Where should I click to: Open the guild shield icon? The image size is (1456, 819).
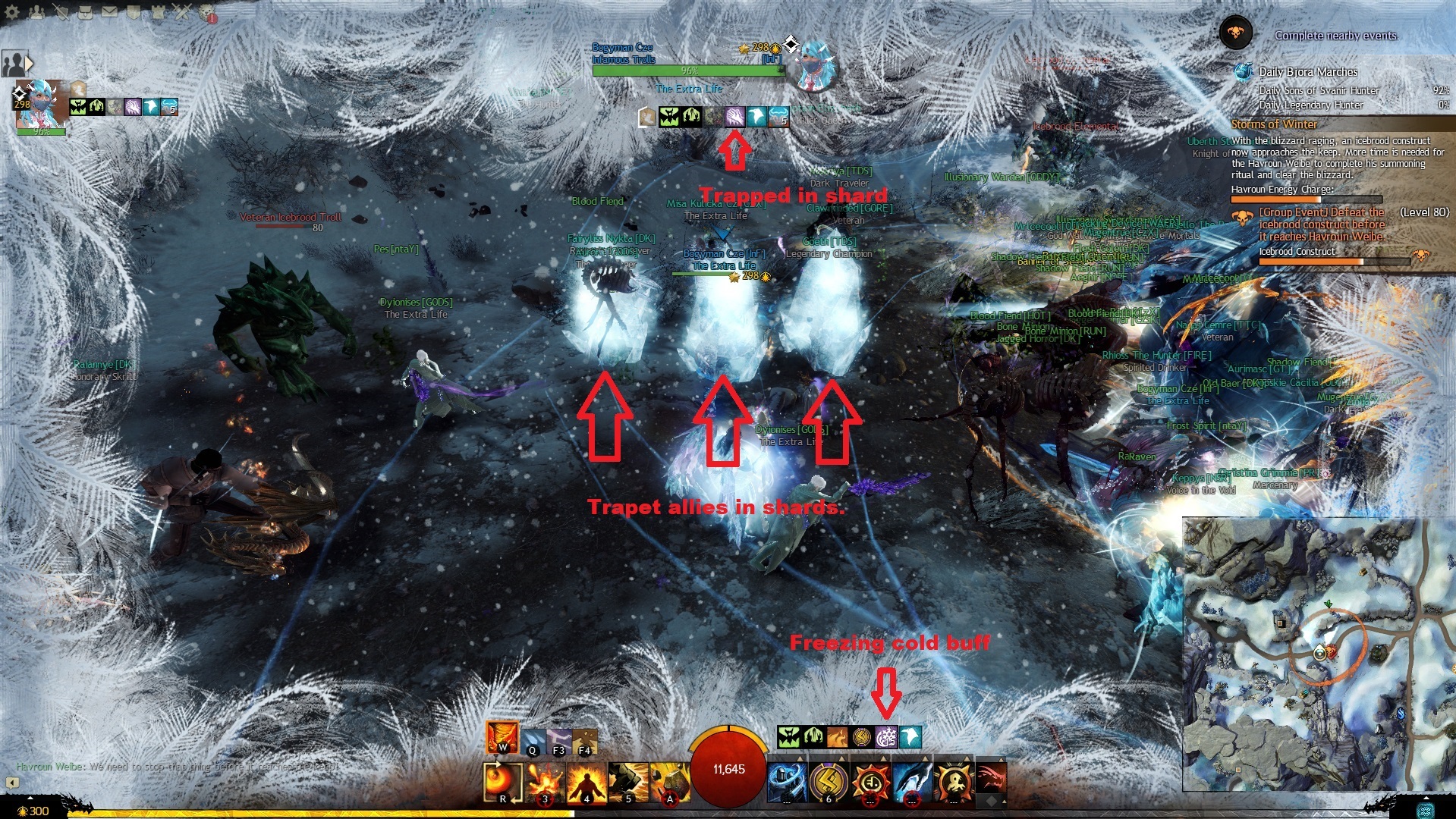(134, 11)
